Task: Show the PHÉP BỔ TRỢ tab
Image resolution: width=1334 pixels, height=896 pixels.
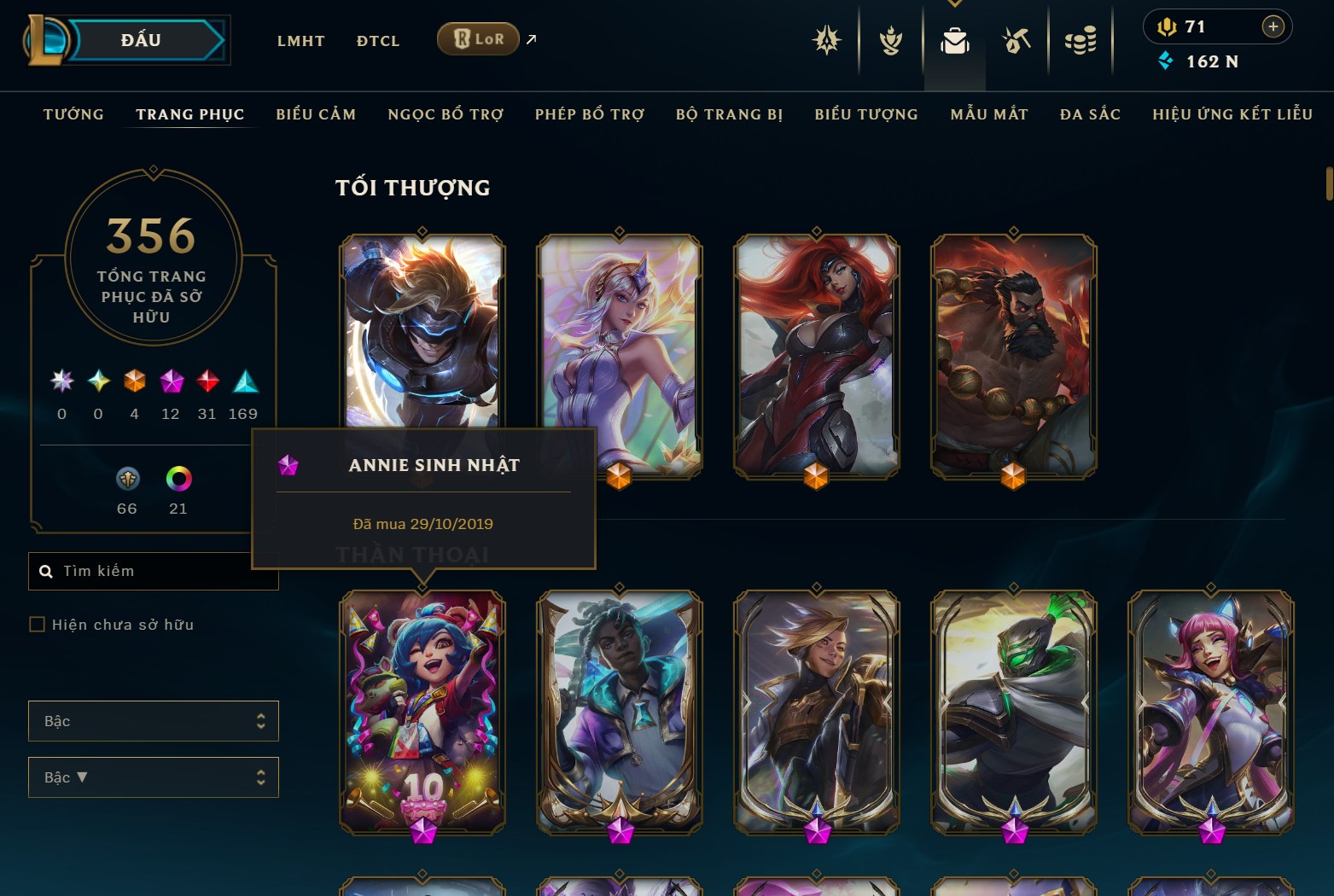Action: (x=590, y=114)
